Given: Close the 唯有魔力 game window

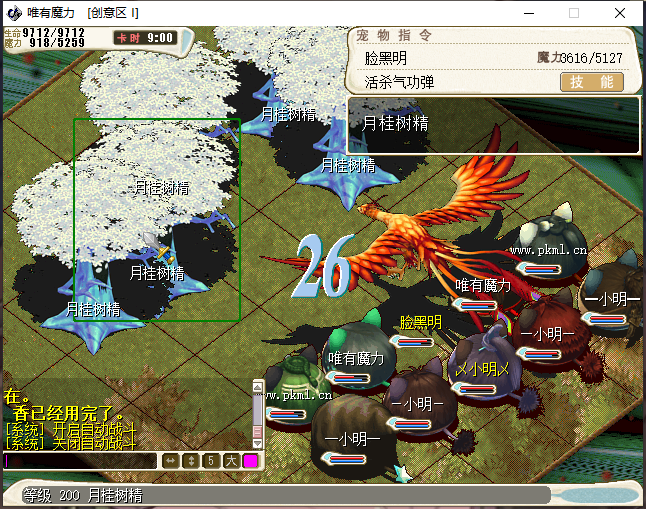Looking at the screenshot, I should [621, 13].
